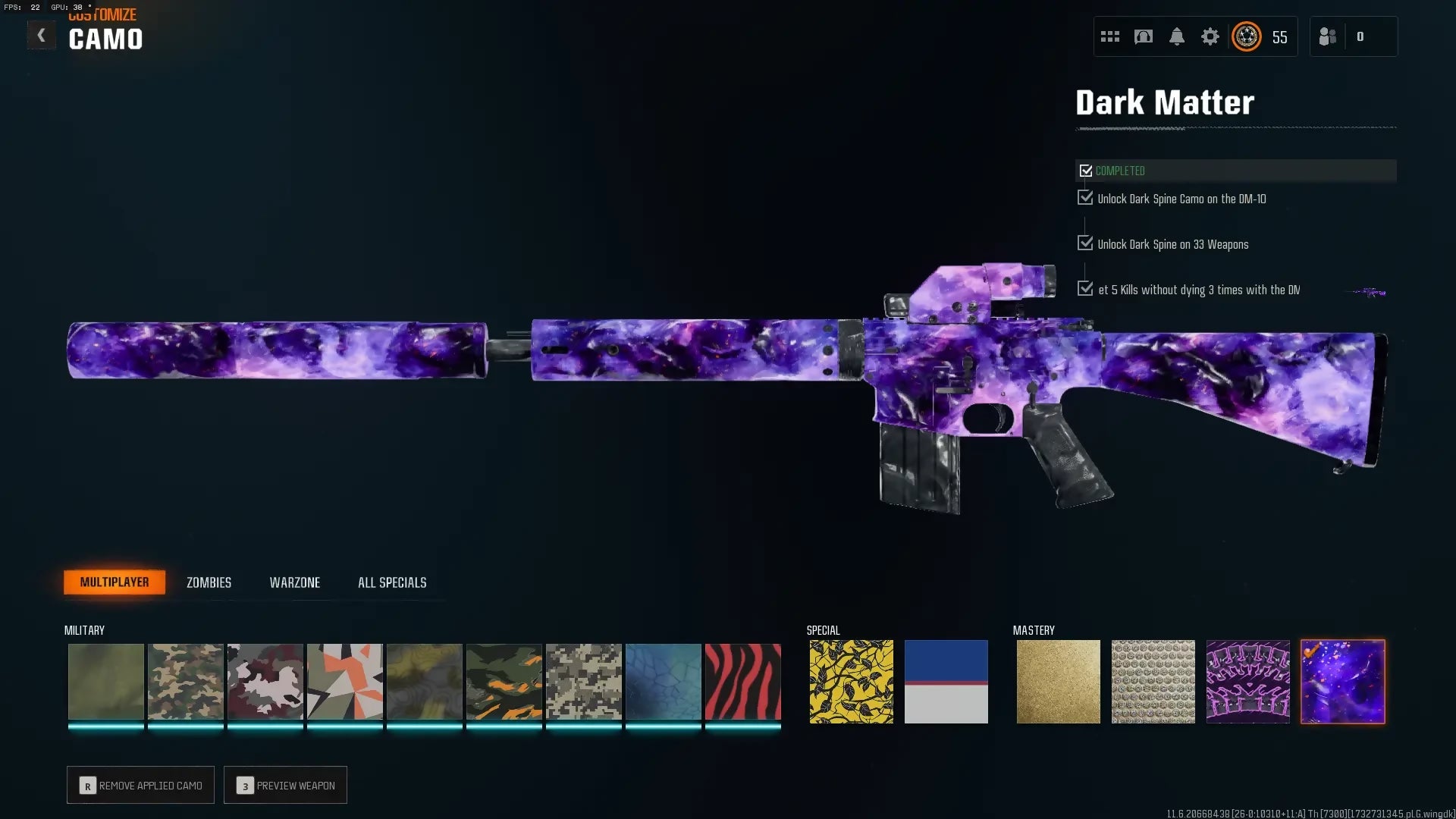This screenshot has height=819, width=1456.
Task: Select the blue scale-pattern camo
Action: click(x=663, y=682)
